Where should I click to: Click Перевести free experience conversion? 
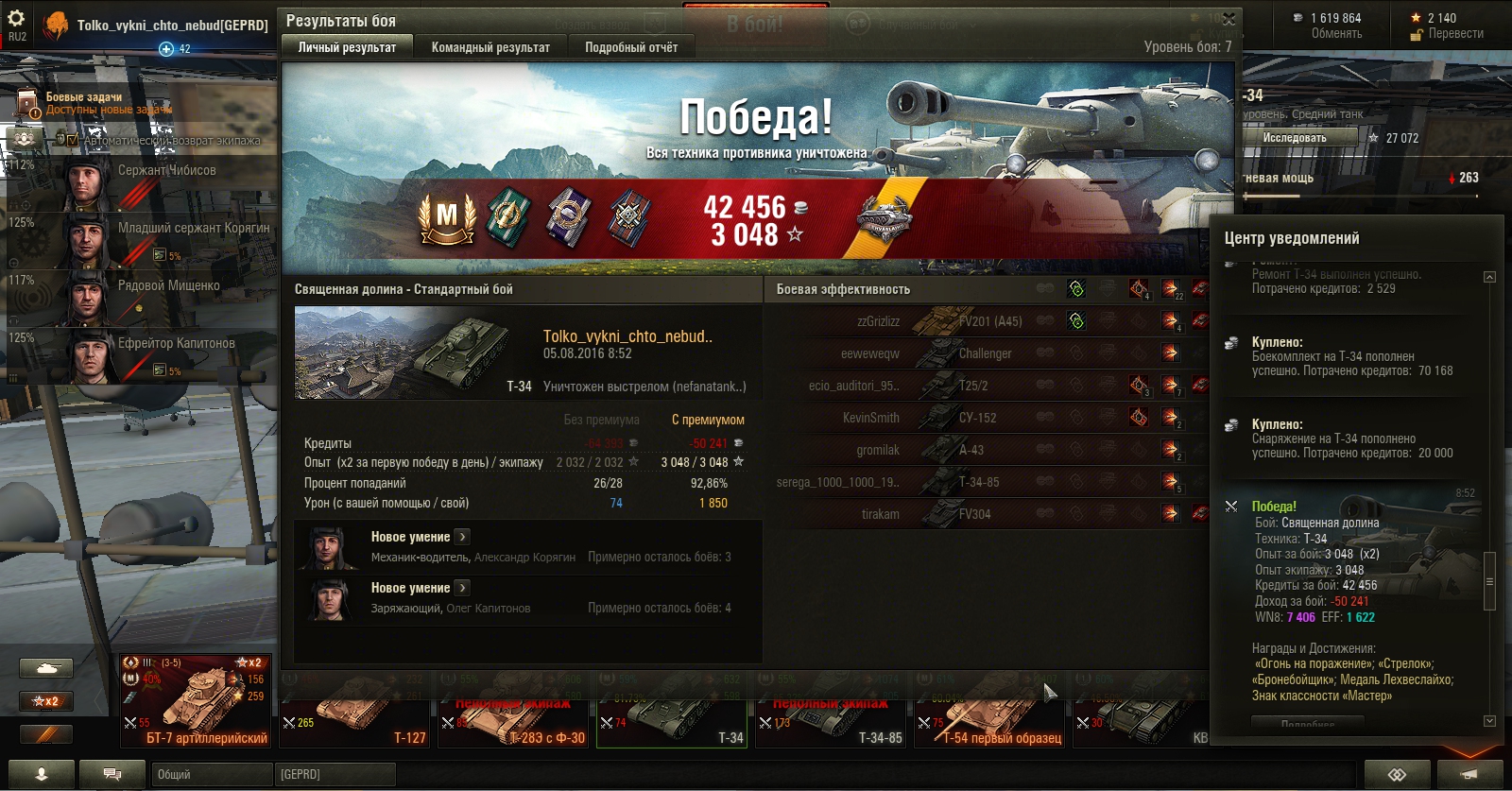pos(1455,34)
